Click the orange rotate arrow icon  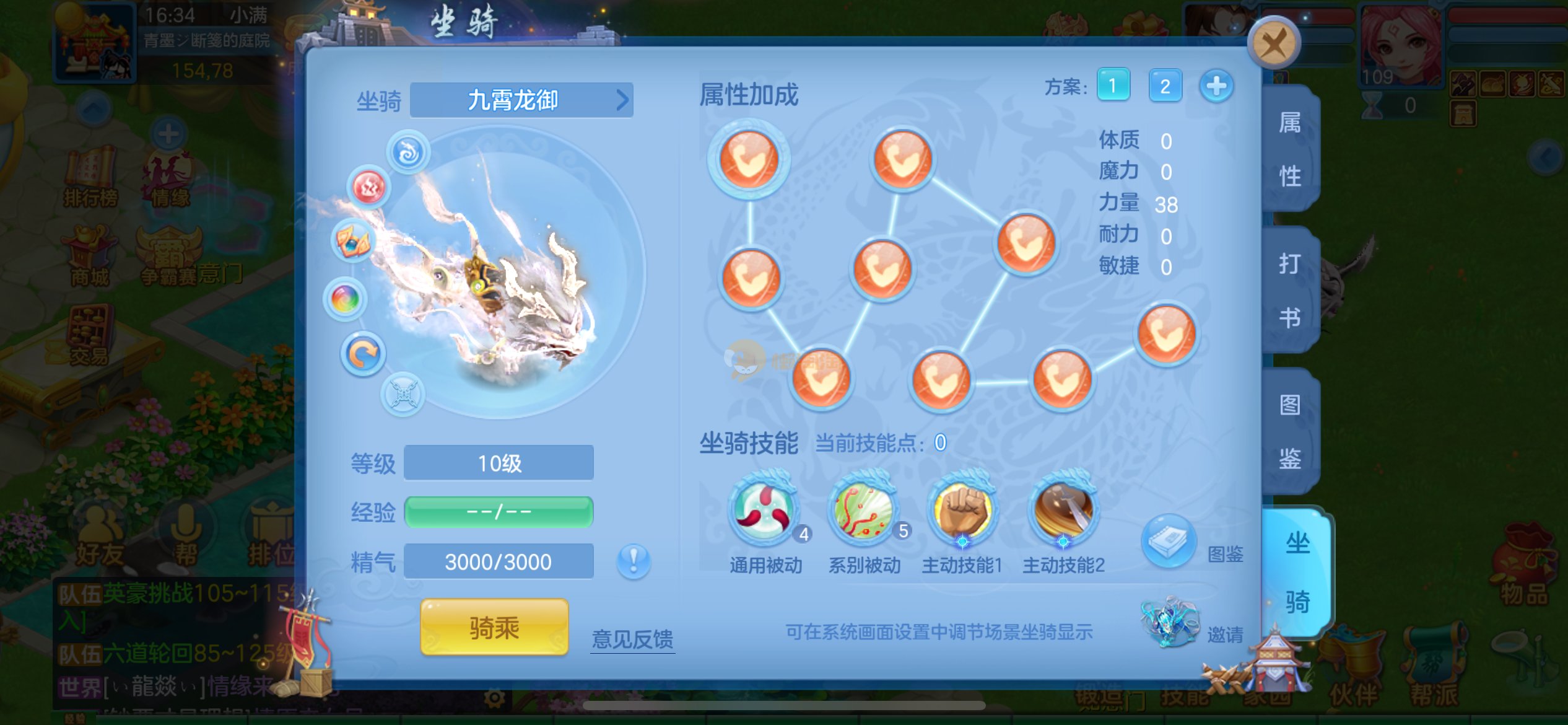pyautogui.click(x=363, y=354)
